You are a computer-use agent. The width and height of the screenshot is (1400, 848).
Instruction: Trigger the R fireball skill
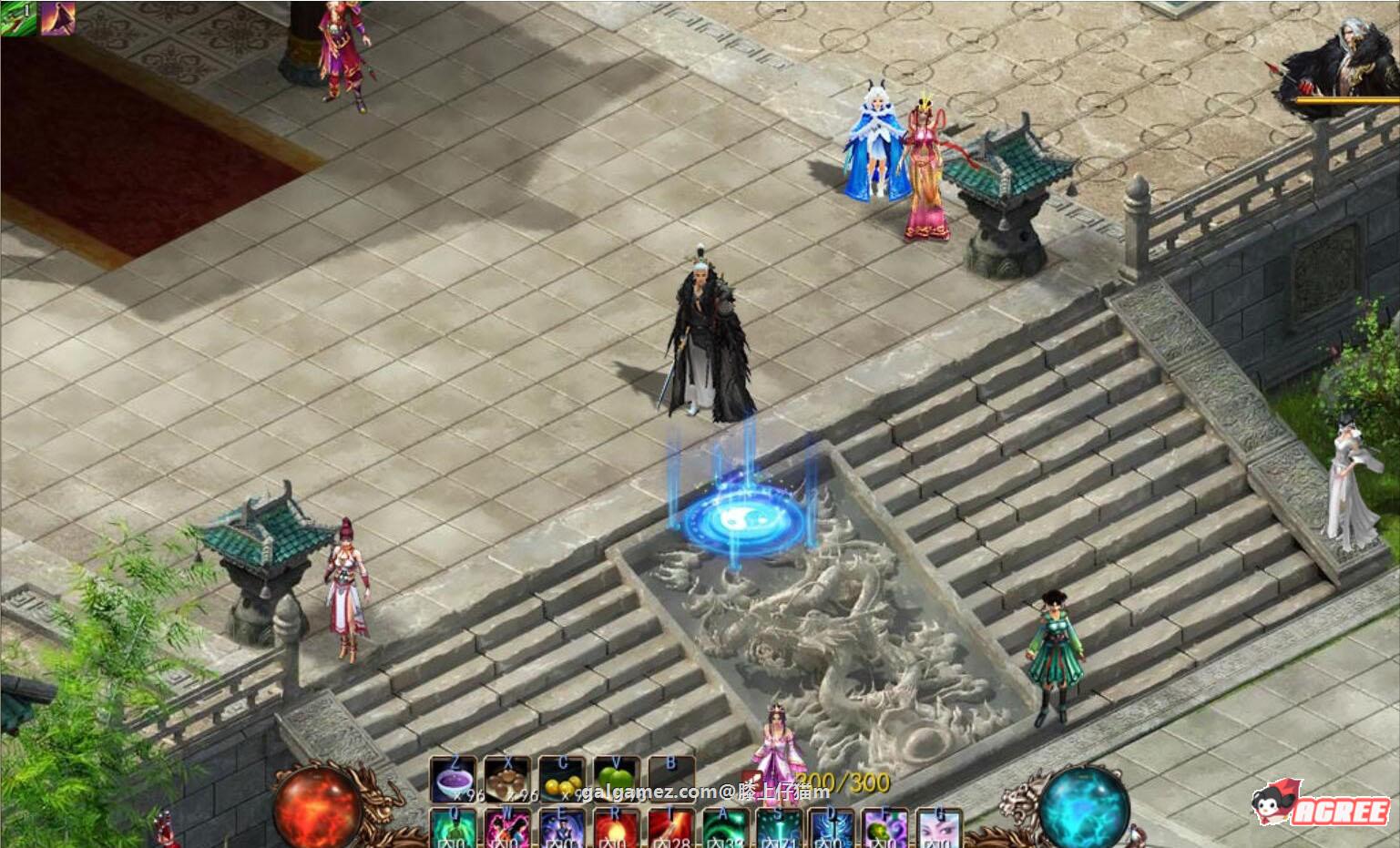click(617, 825)
